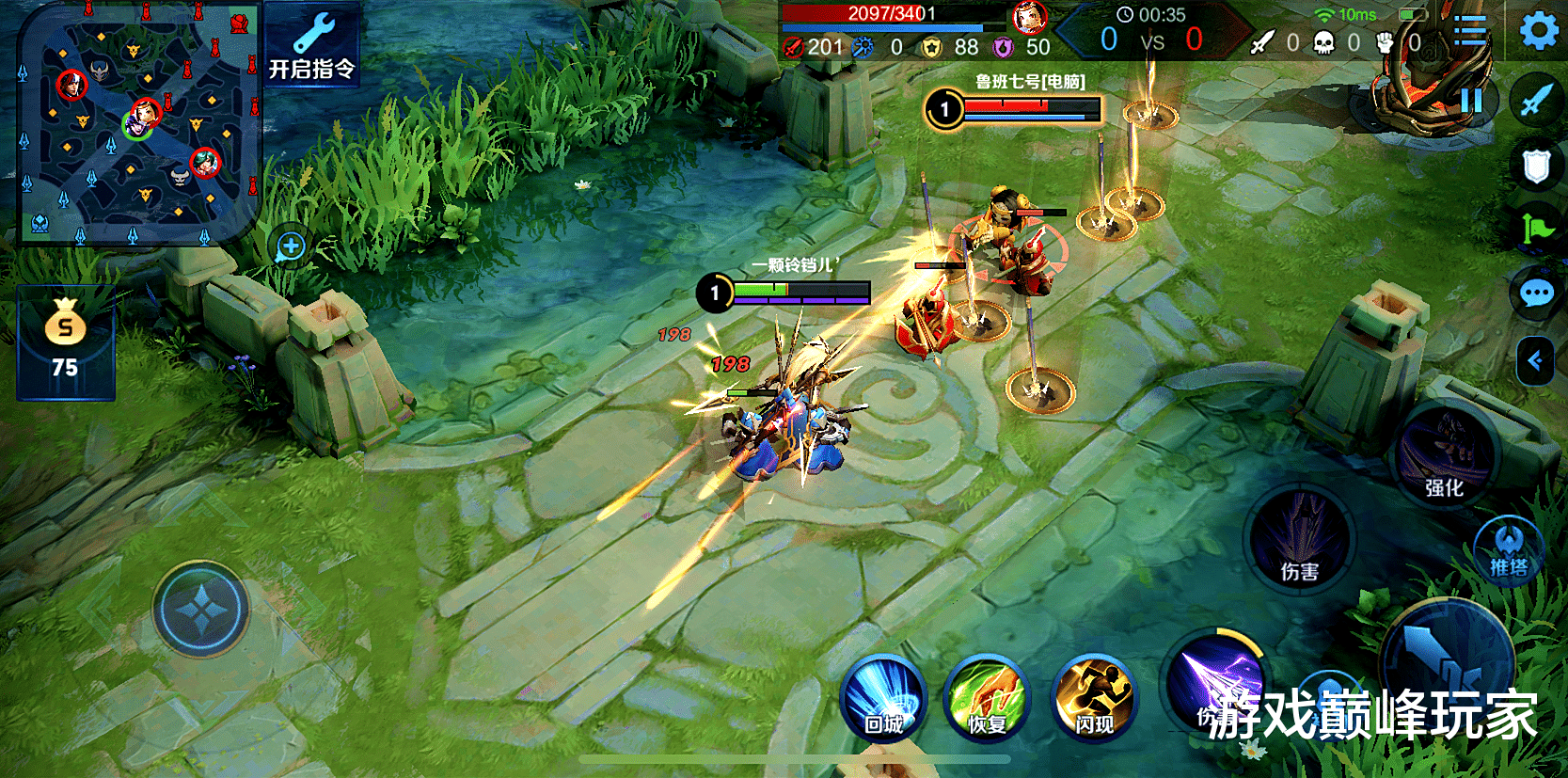
Task: Open the settings gear menu
Action: pyautogui.click(x=1539, y=30)
